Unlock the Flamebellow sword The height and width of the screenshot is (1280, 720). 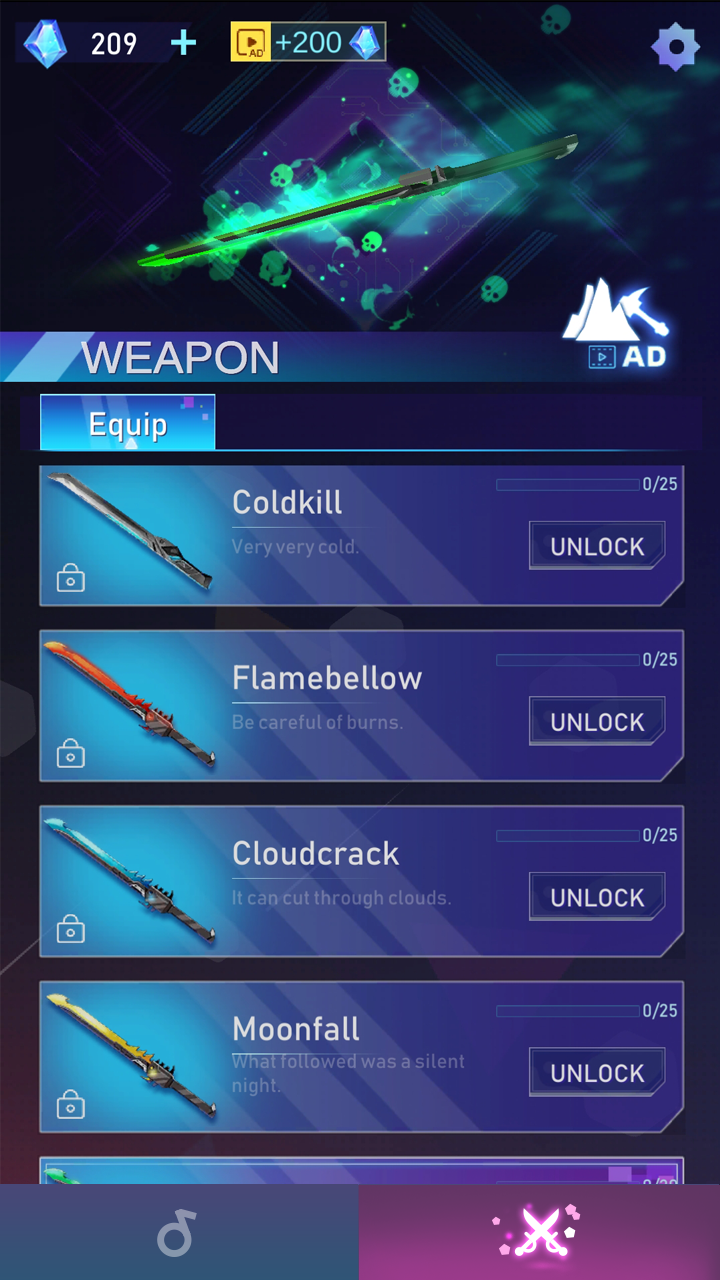point(597,722)
